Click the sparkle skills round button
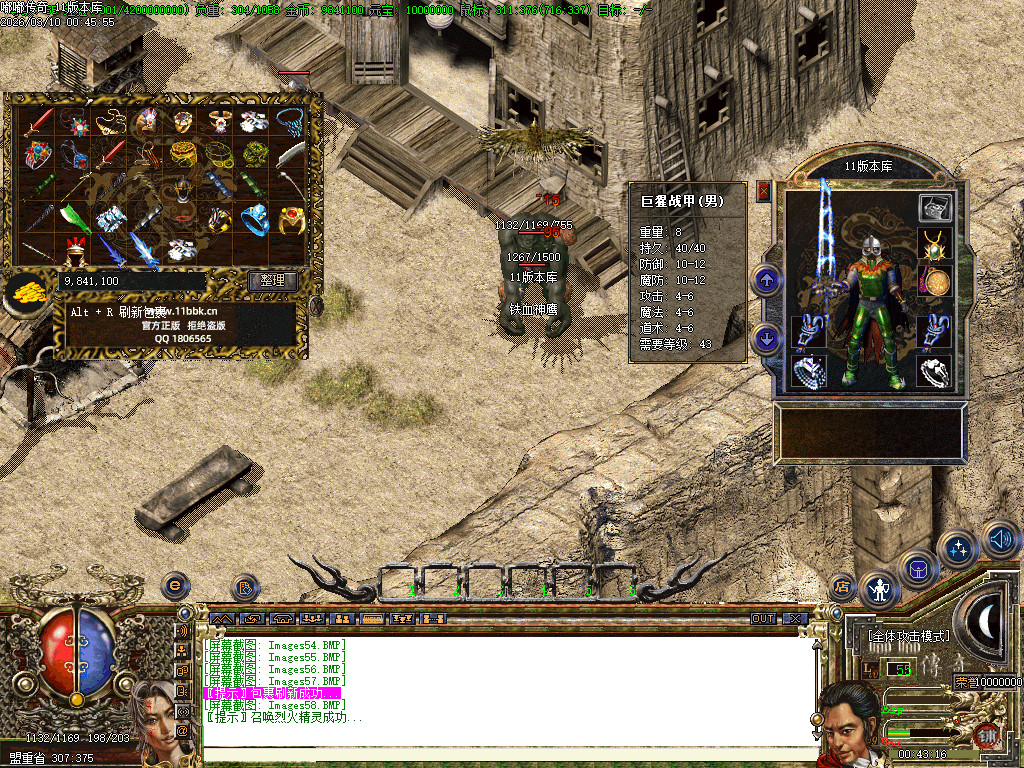1024x768 pixels. [x=959, y=549]
